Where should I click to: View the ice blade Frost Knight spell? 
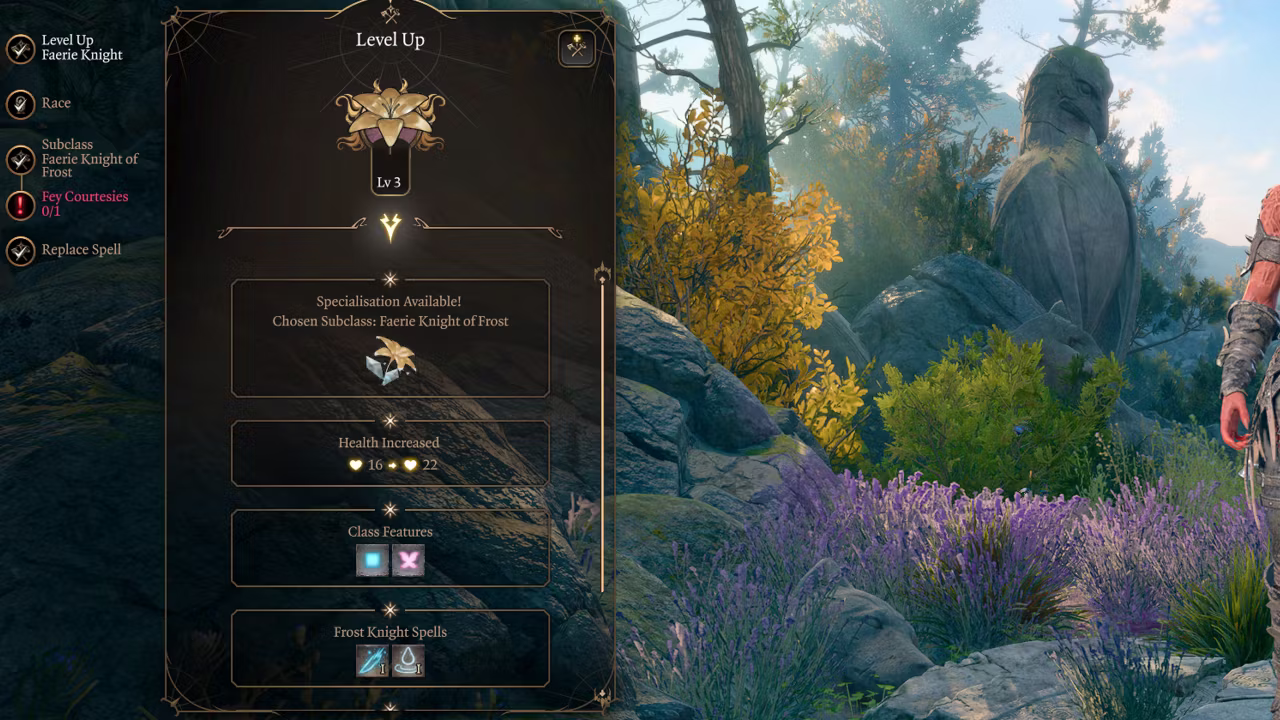point(372,661)
